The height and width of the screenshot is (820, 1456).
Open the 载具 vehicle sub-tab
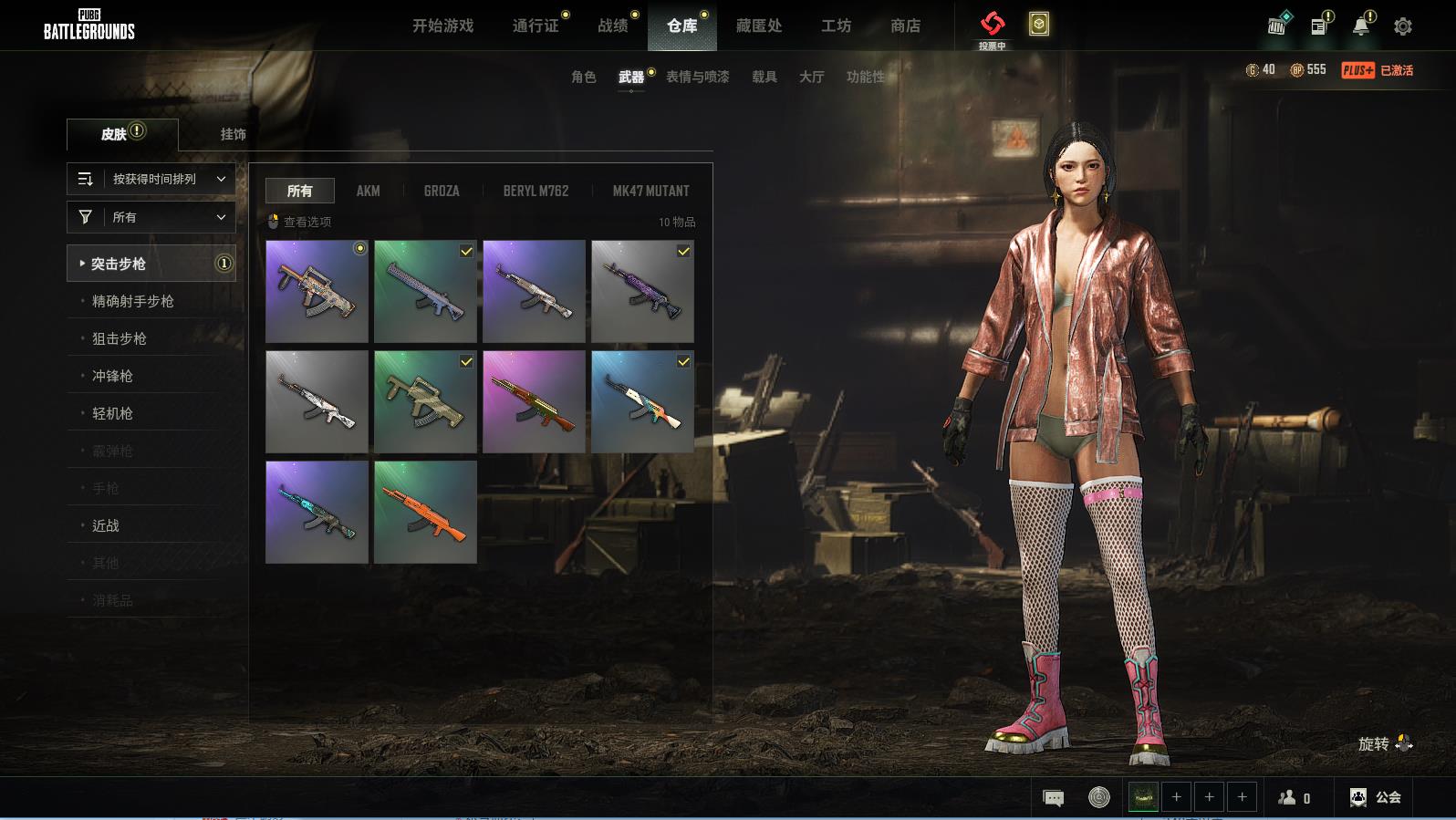[x=764, y=78]
